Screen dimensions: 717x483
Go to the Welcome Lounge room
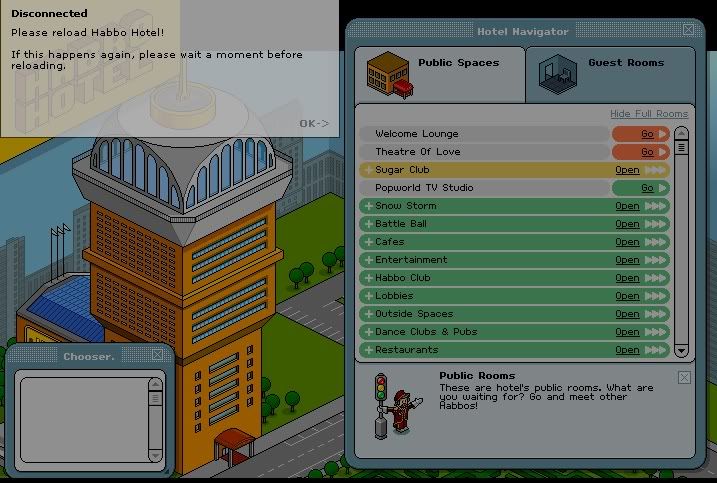coord(647,134)
